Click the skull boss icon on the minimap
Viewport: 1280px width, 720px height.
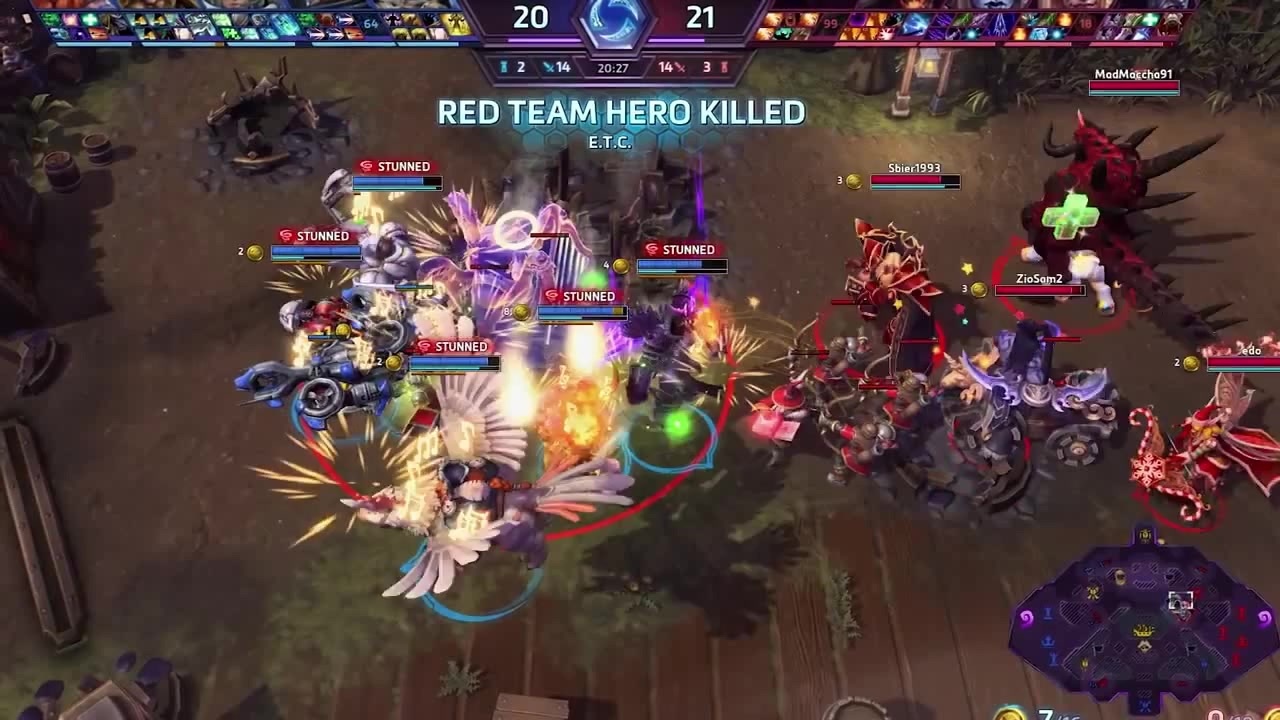[x=1120, y=576]
